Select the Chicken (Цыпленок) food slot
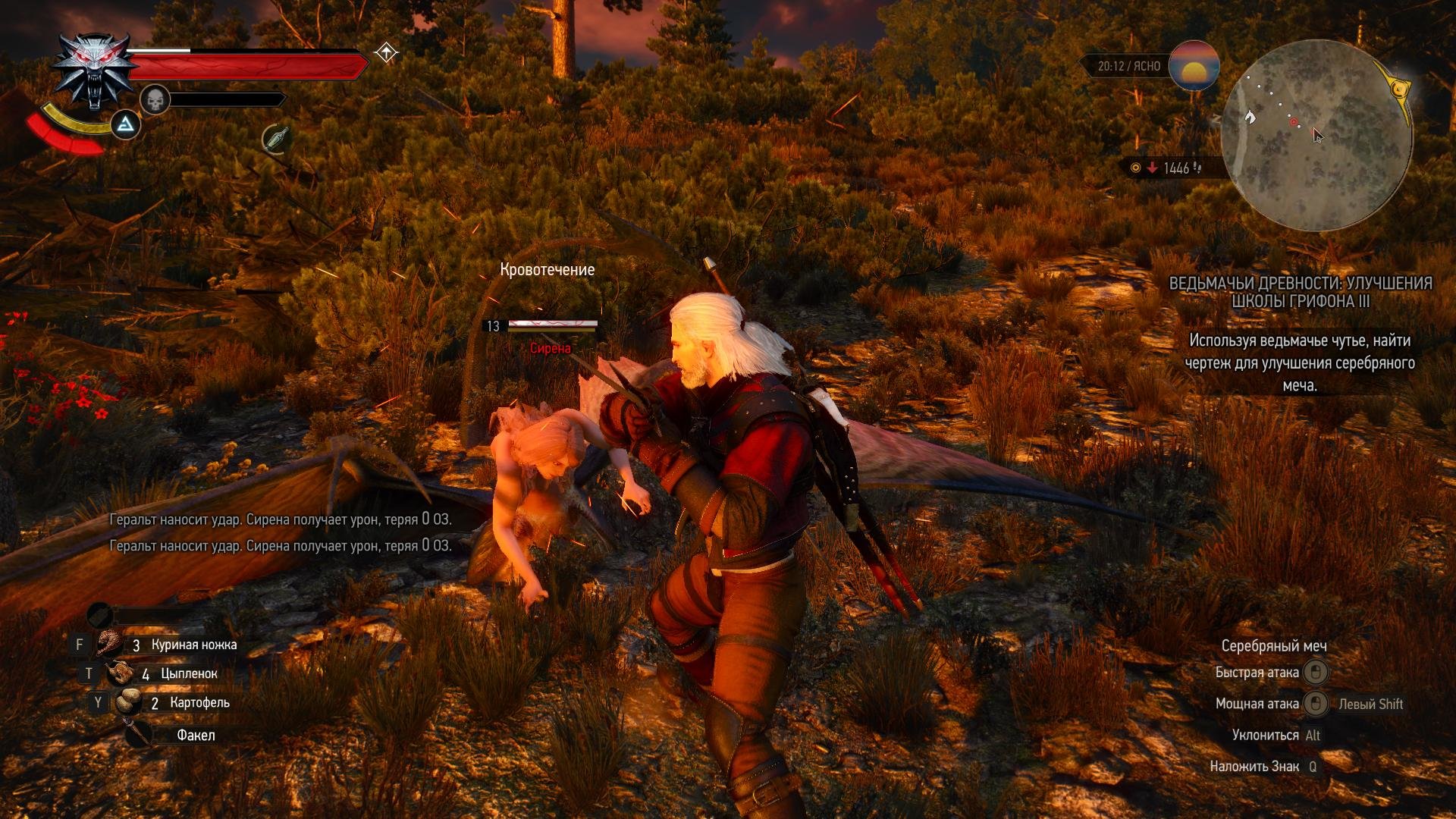 point(120,673)
